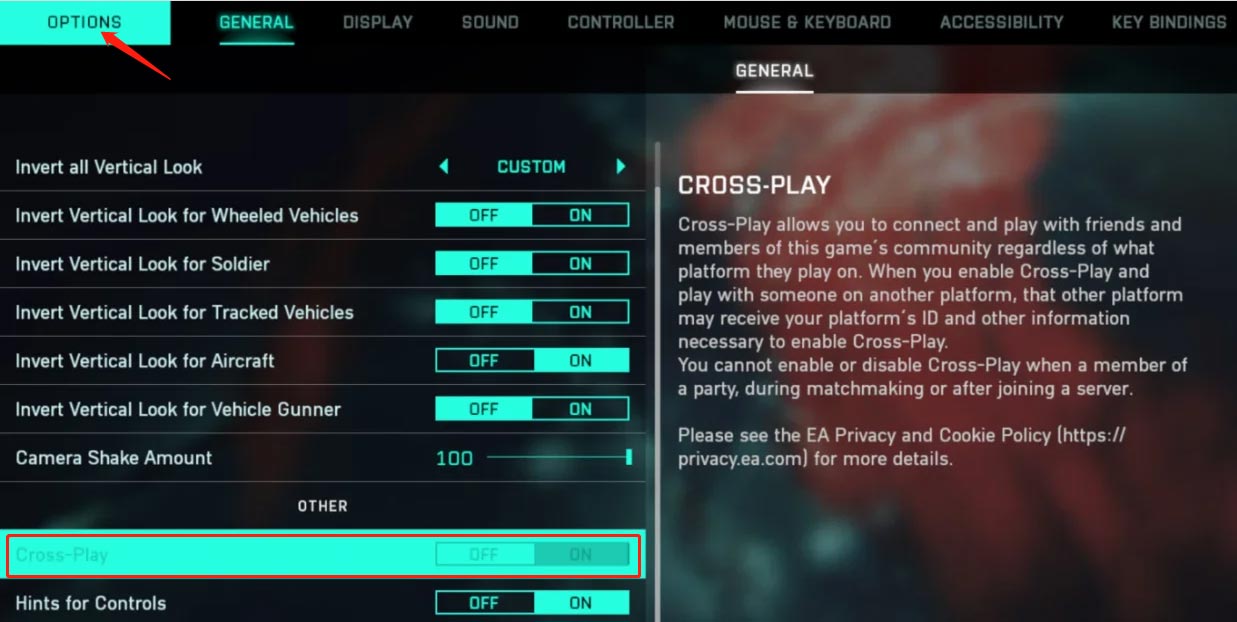Open the Accessibility tab
1237x622 pixels.
(1001, 22)
